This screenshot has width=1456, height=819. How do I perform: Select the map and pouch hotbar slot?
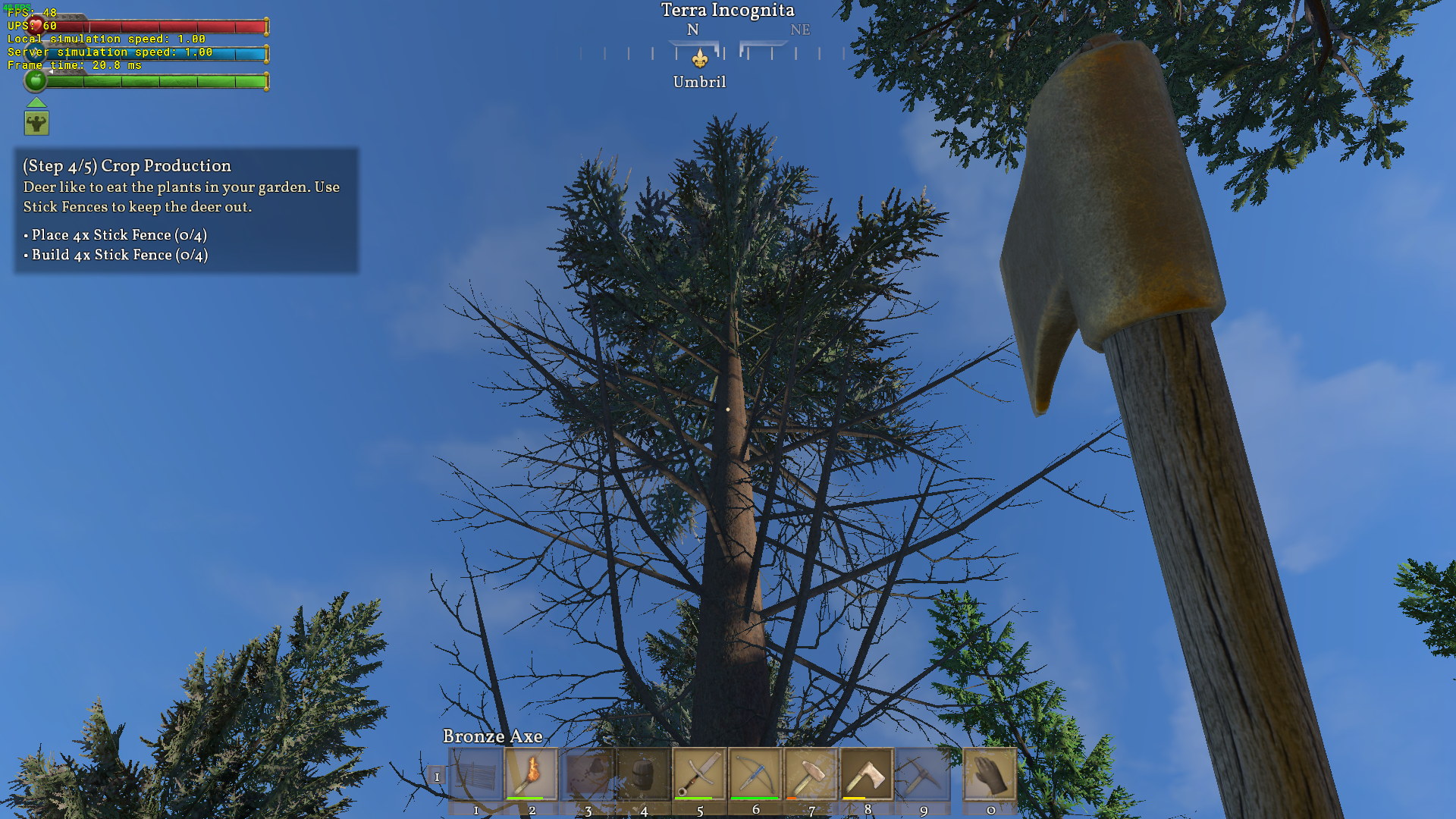pos(588,775)
